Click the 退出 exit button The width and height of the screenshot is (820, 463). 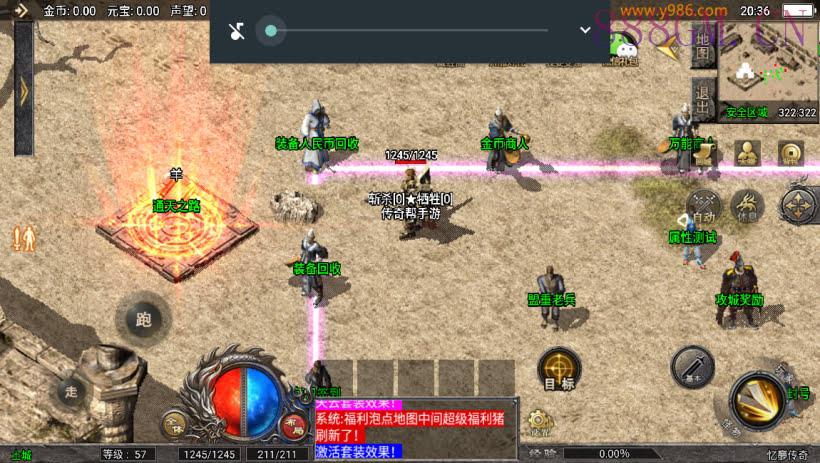[x=702, y=100]
